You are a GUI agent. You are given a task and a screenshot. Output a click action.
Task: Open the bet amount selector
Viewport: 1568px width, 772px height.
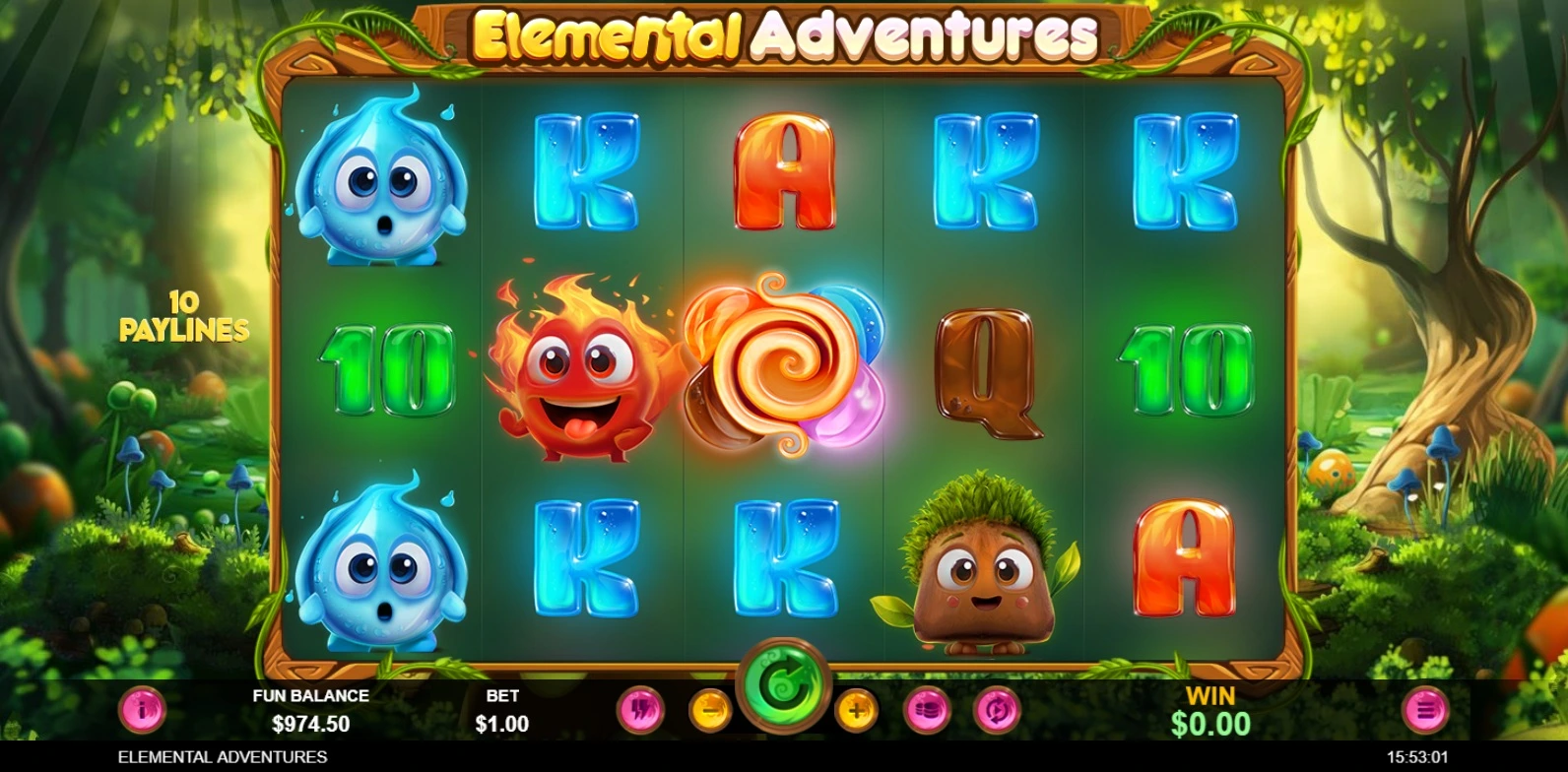925,710
